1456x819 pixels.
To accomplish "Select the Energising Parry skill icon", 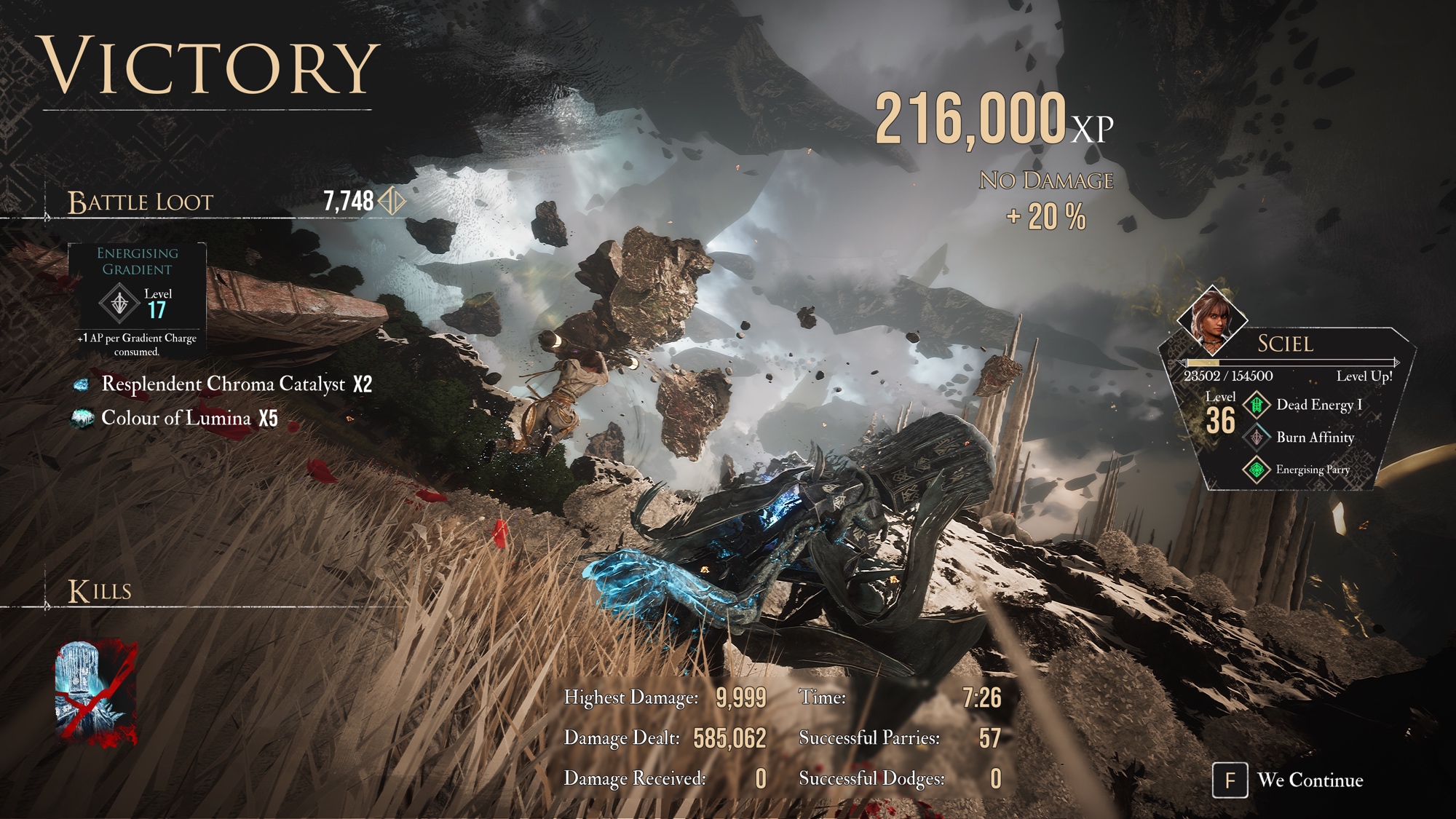I will point(1257,470).
